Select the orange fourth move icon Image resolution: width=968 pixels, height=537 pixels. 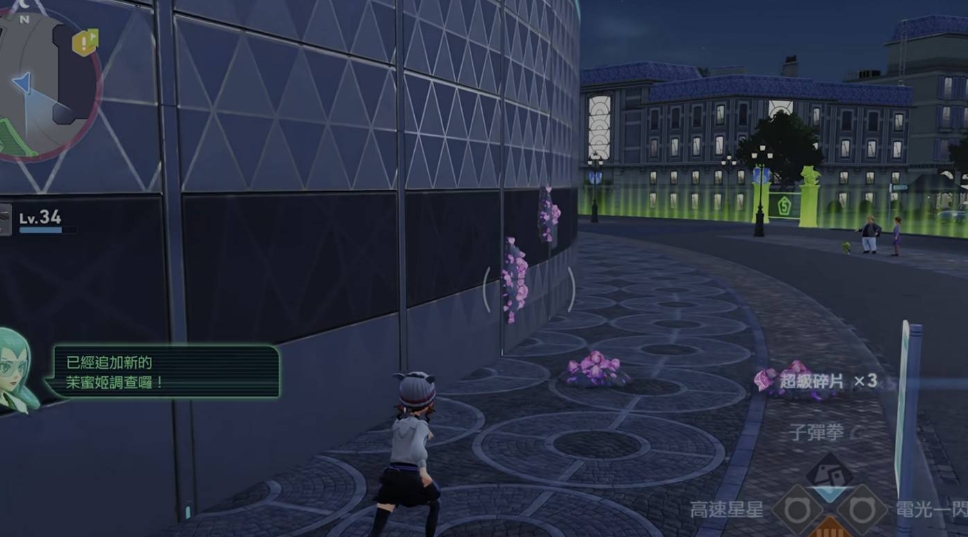(x=828, y=529)
